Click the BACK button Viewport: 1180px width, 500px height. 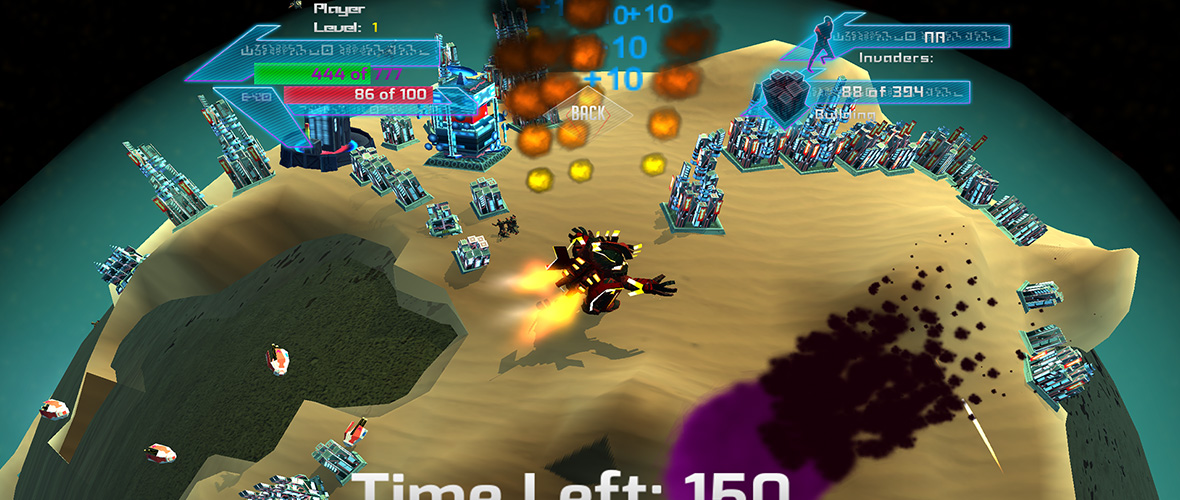pos(587,113)
